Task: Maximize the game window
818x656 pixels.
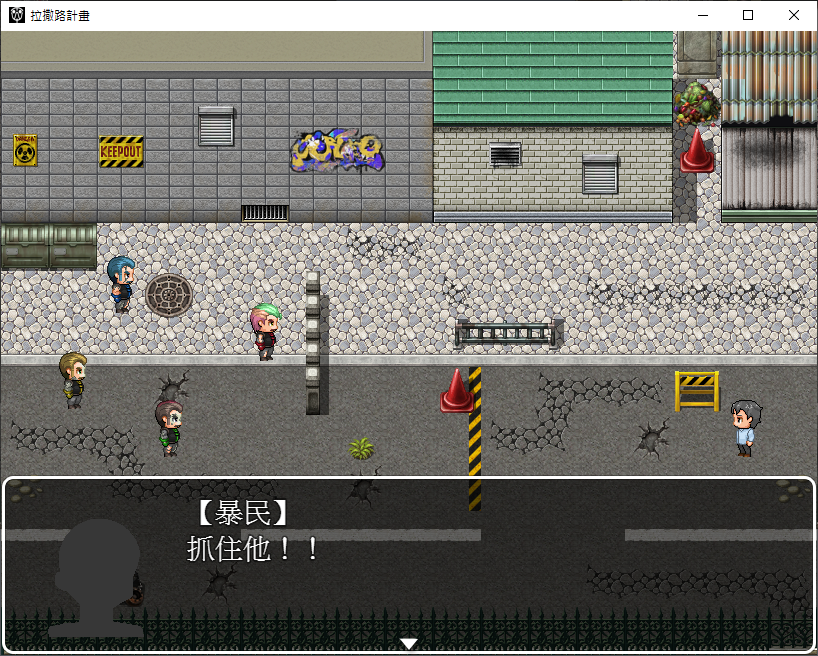Action: (x=748, y=16)
